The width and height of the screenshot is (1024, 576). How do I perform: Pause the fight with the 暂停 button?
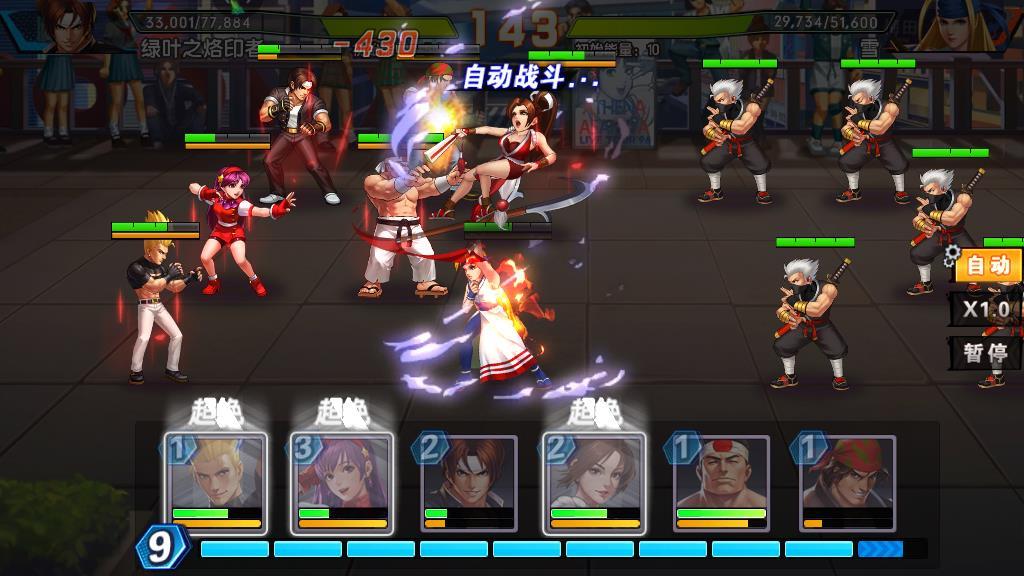pos(985,352)
